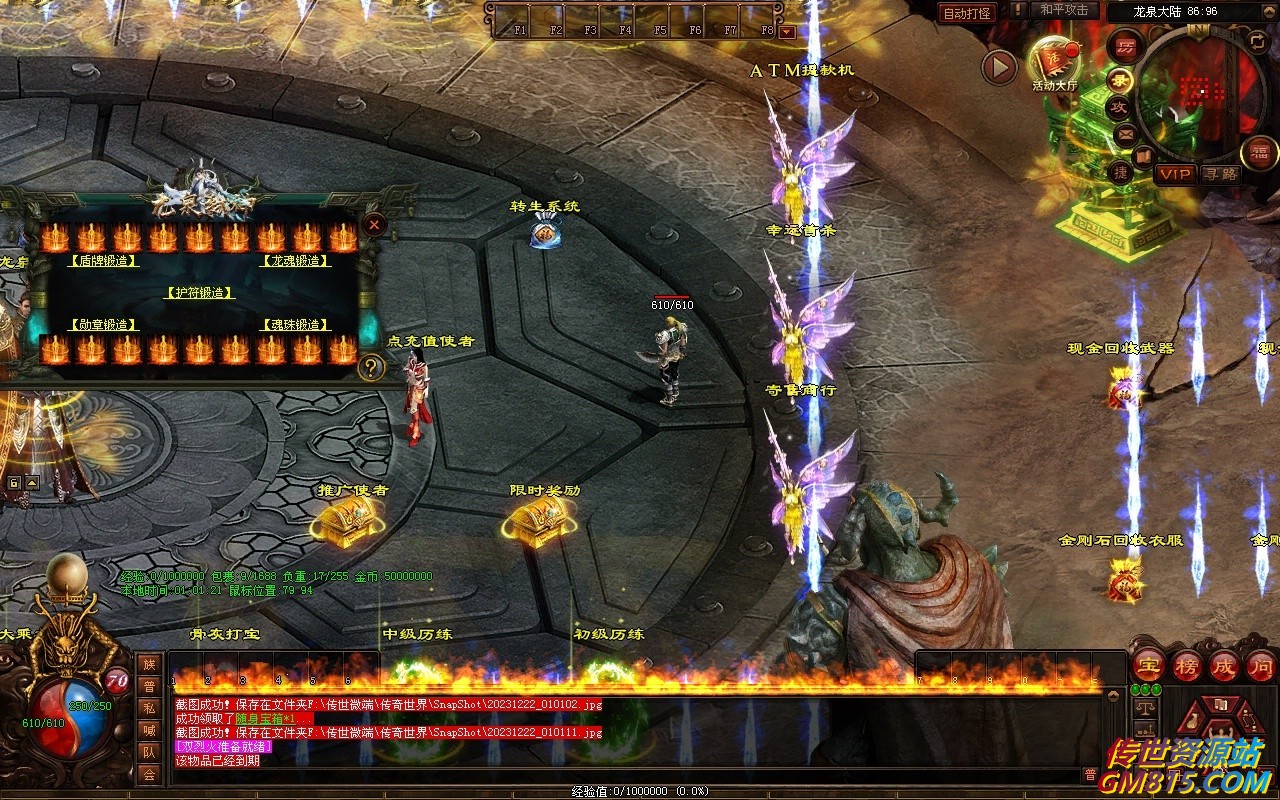Show the 榜 rankings round button
The height and width of the screenshot is (800, 1280).
click(x=1186, y=665)
